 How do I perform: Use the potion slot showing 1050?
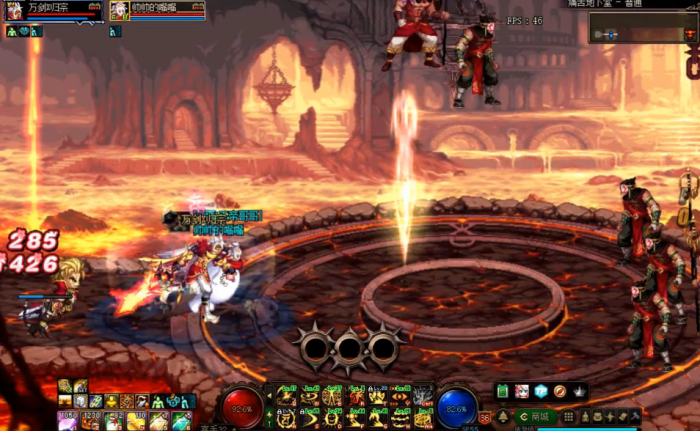tap(68, 421)
